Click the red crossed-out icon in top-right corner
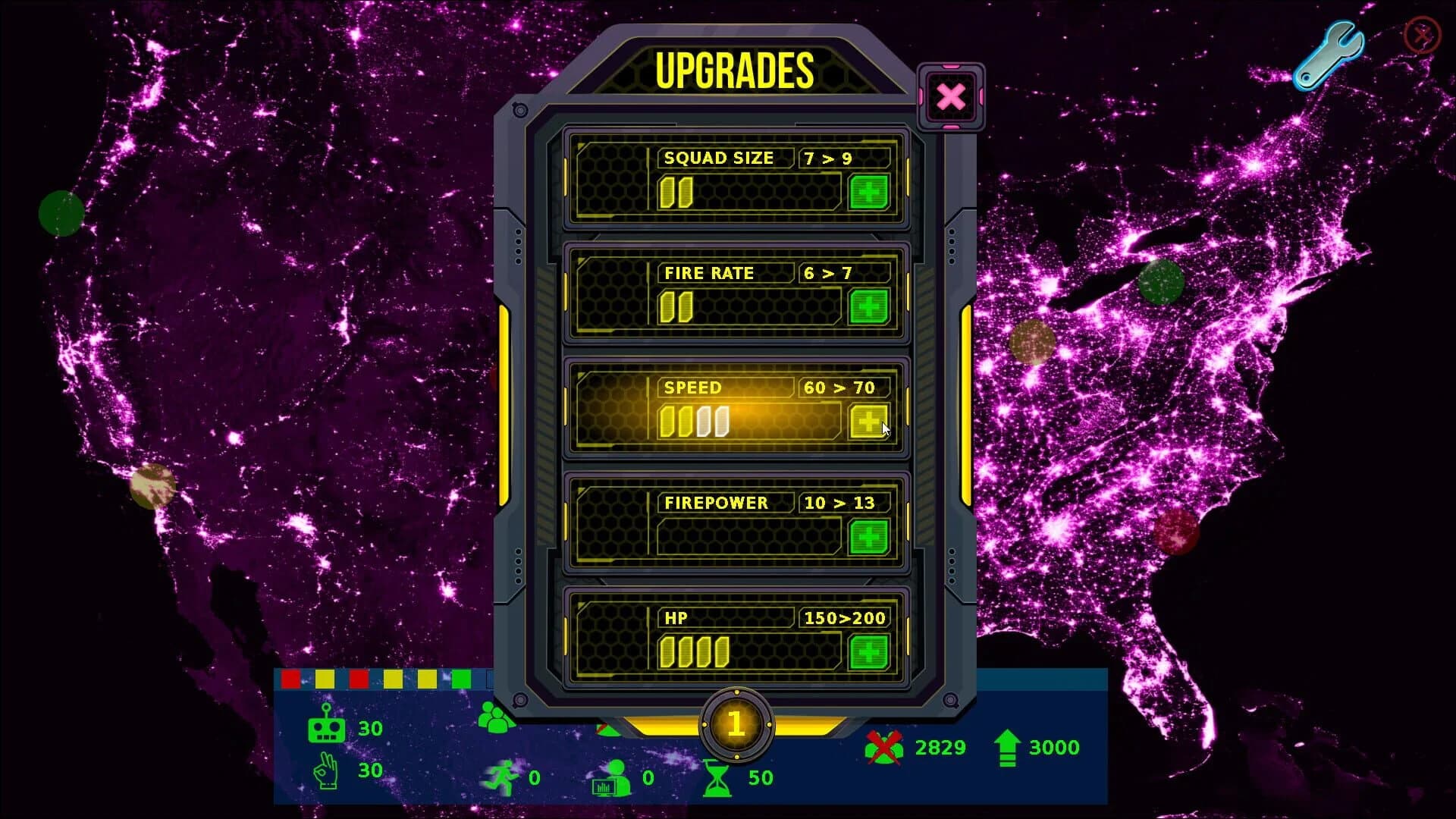Viewport: 1456px width, 819px height. point(1422,33)
